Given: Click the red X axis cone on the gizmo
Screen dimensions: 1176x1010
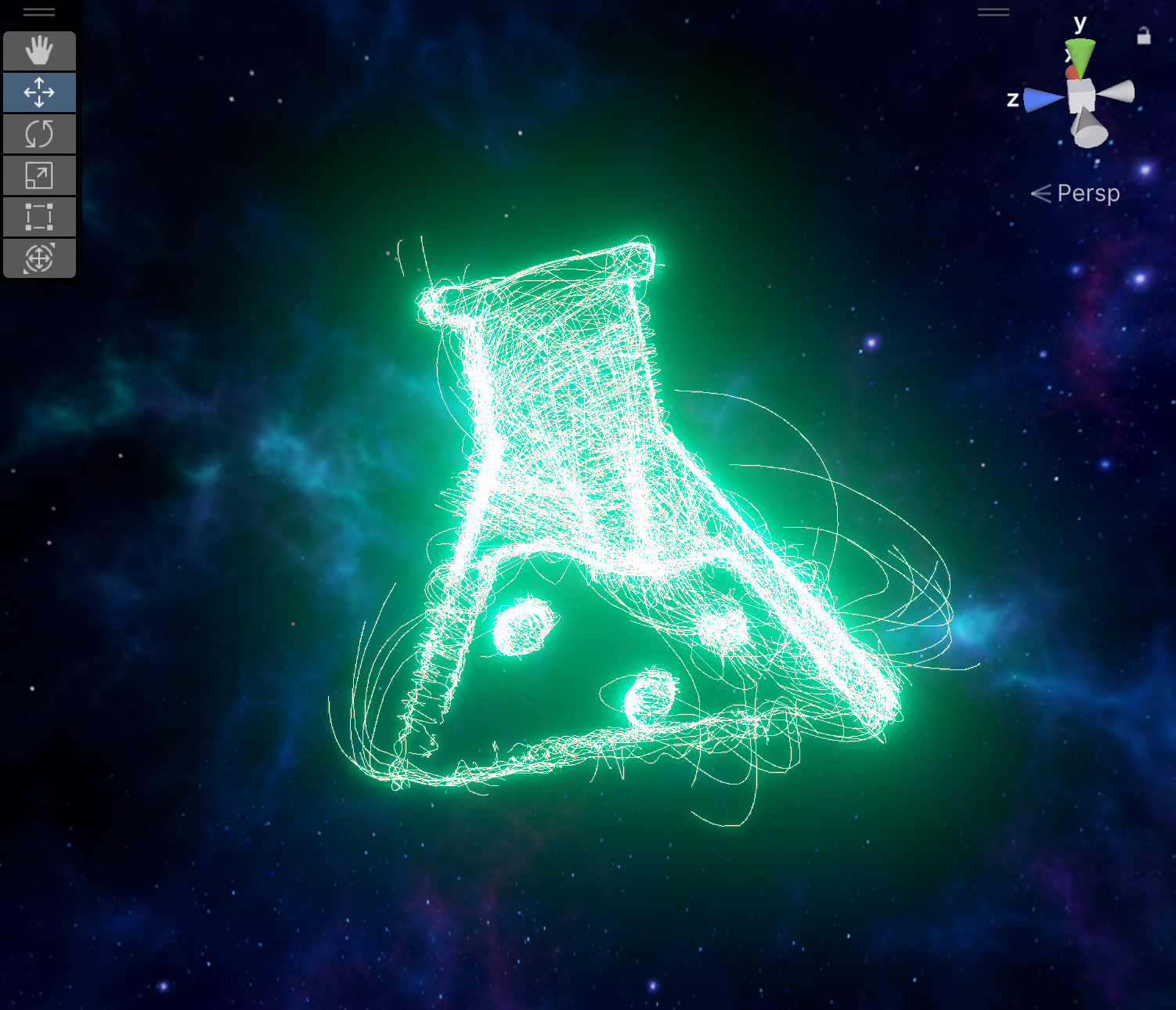Looking at the screenshot, I should click(x=1072, y=72).
